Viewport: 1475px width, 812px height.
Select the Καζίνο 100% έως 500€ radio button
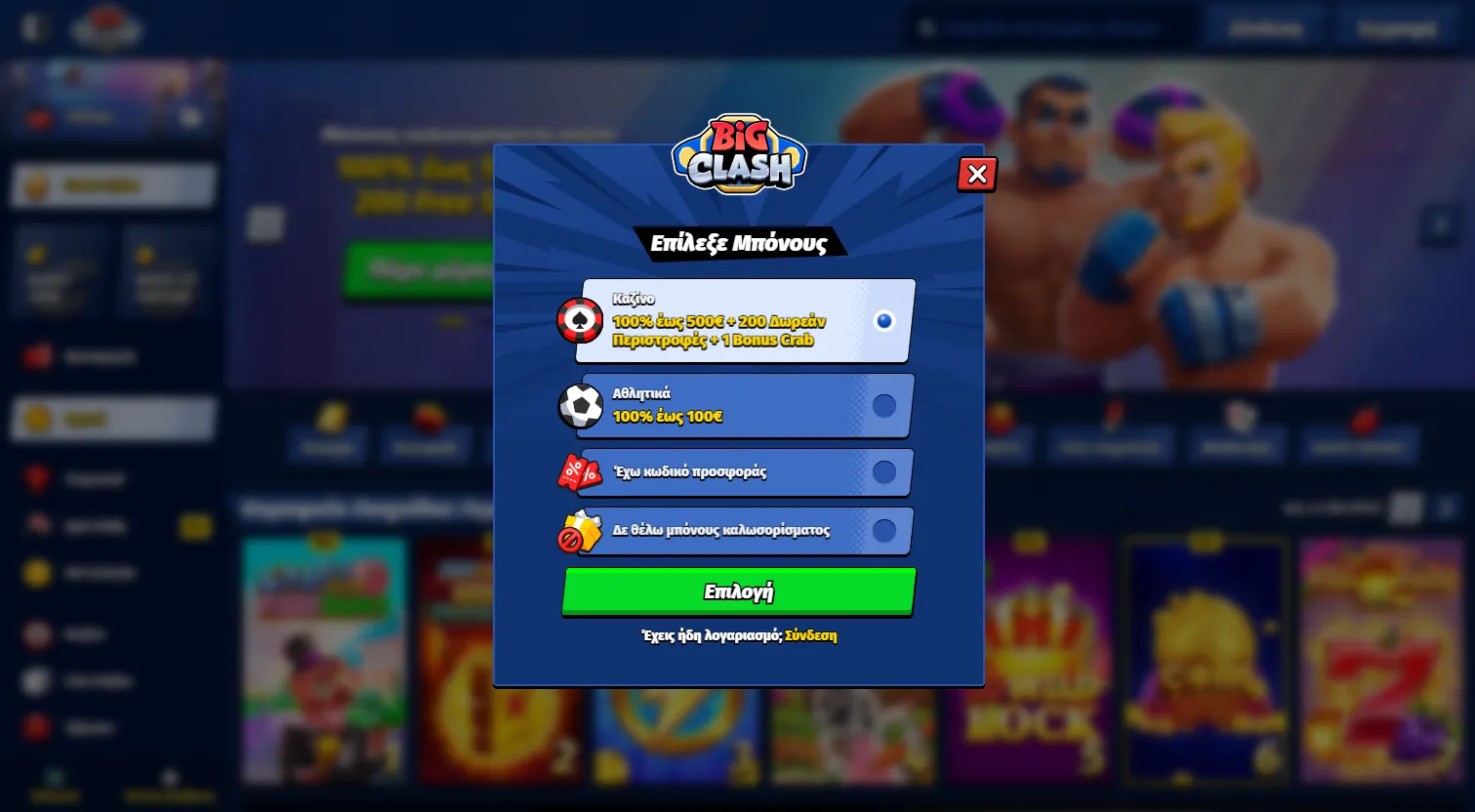pos(884,320)
